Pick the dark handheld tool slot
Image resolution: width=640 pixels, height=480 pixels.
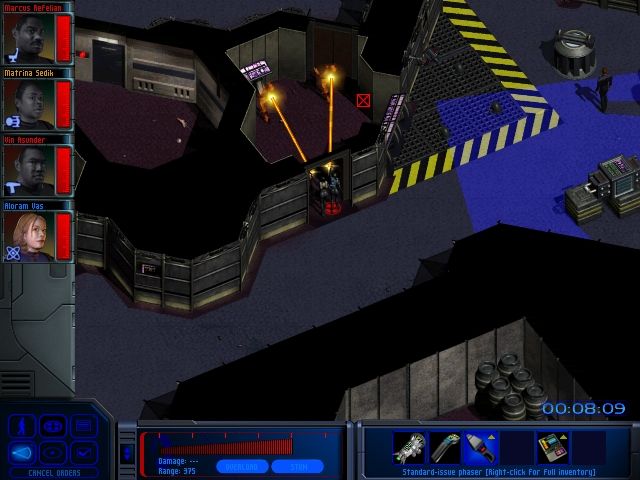(x=446, y=446)
